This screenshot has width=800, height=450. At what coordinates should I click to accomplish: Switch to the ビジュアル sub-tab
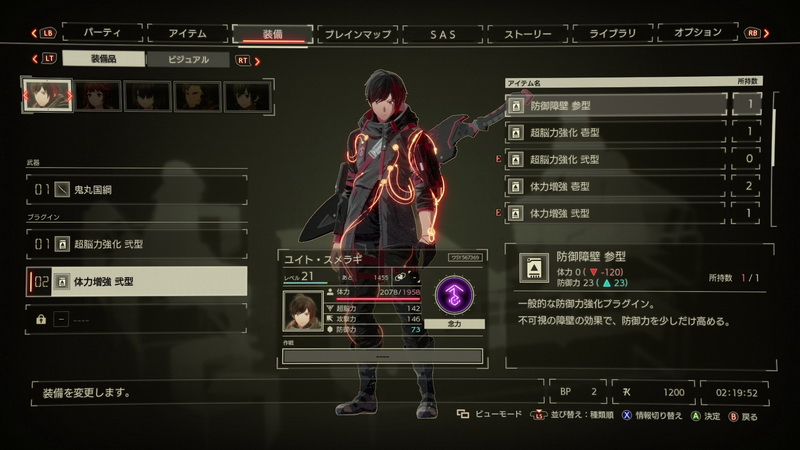coord(189,60)
